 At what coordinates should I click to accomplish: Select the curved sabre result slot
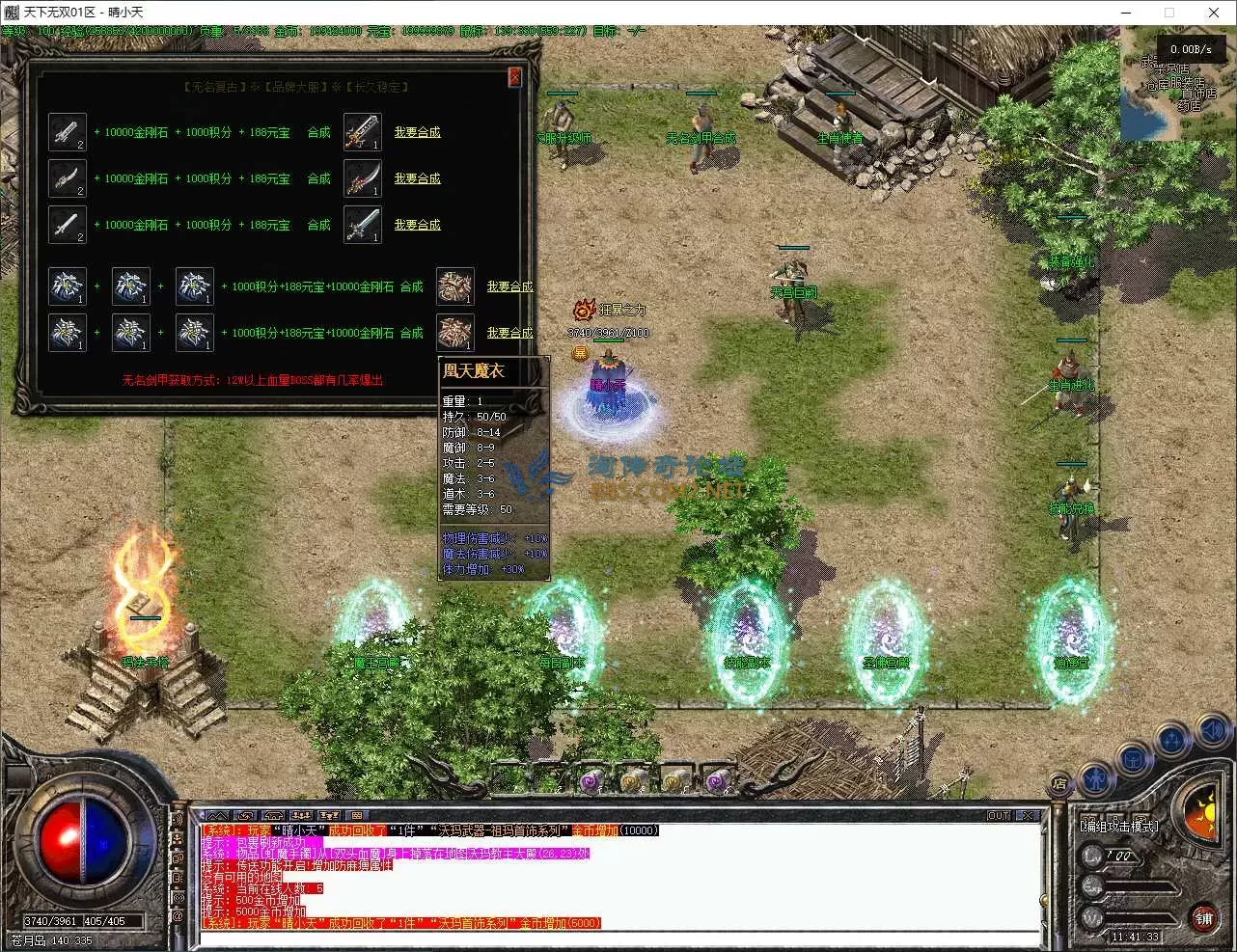pyautogui.click(x=362, y=178)
